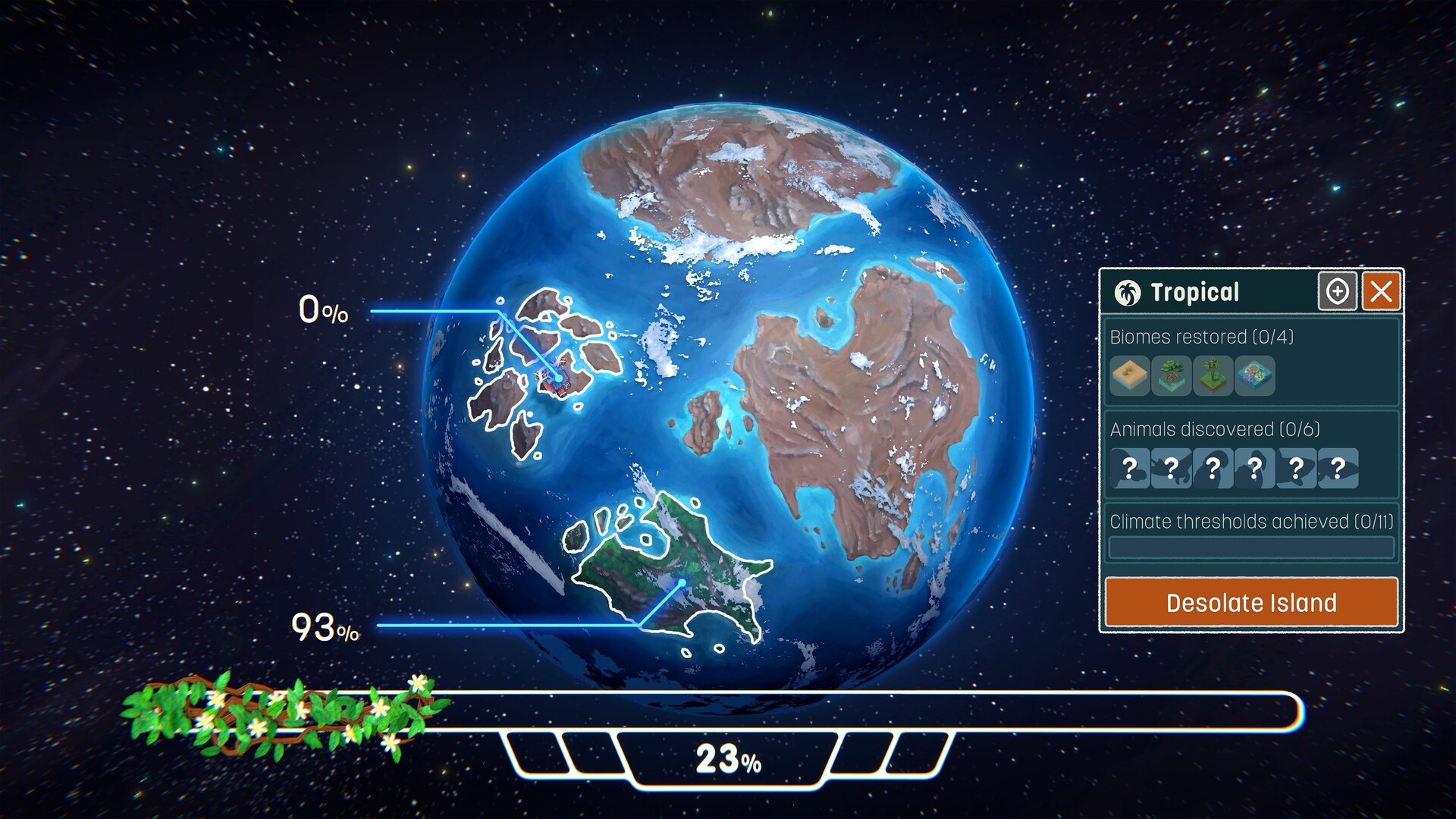Select the sandy beach biome icon
This screenshot has width=1456, height=819.
pos(1129,376)
